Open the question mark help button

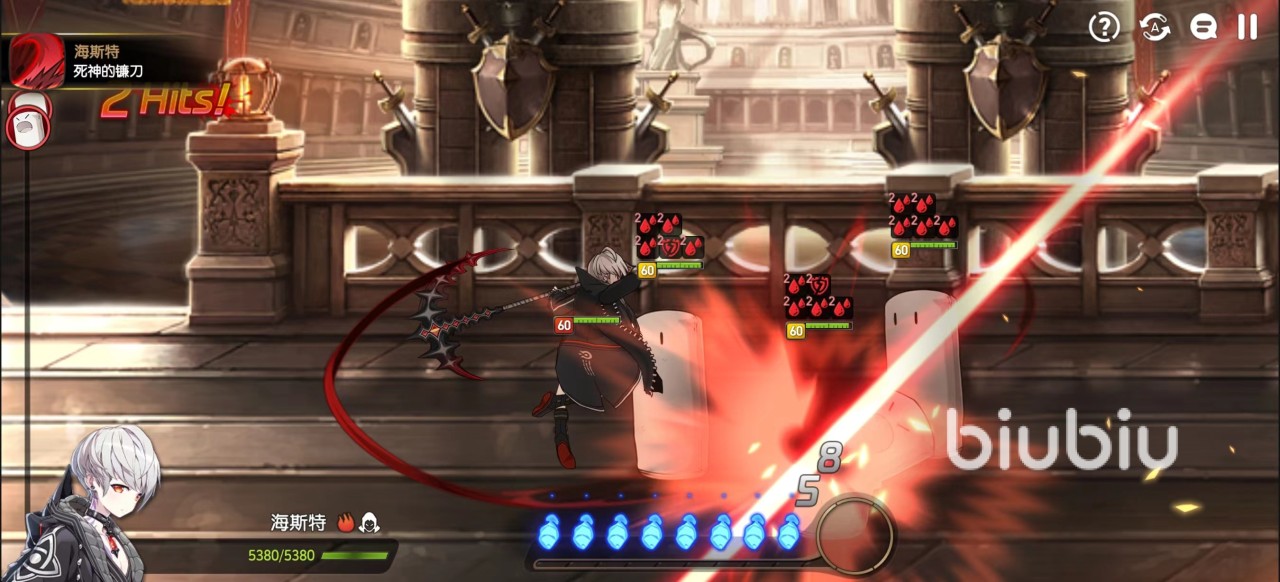(x=1104, y=27)
